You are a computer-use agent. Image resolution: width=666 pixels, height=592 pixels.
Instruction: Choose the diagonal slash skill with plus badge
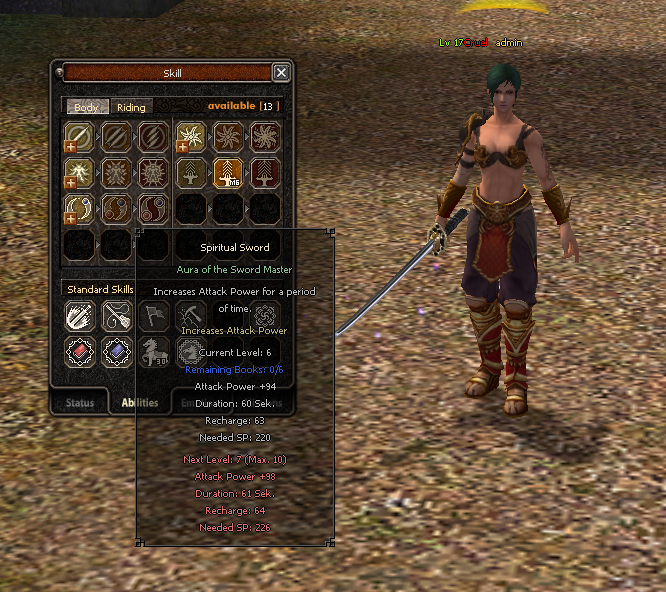78,136
